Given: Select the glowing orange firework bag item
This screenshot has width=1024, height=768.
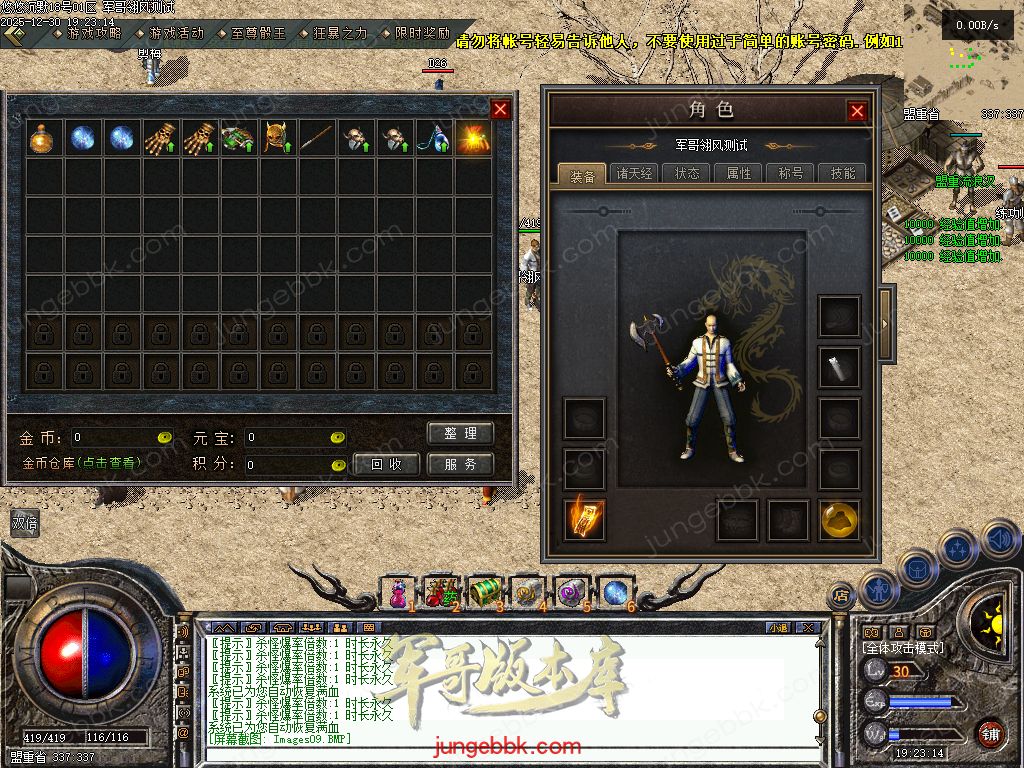Looking at the screenshot, I should [472, 139].
